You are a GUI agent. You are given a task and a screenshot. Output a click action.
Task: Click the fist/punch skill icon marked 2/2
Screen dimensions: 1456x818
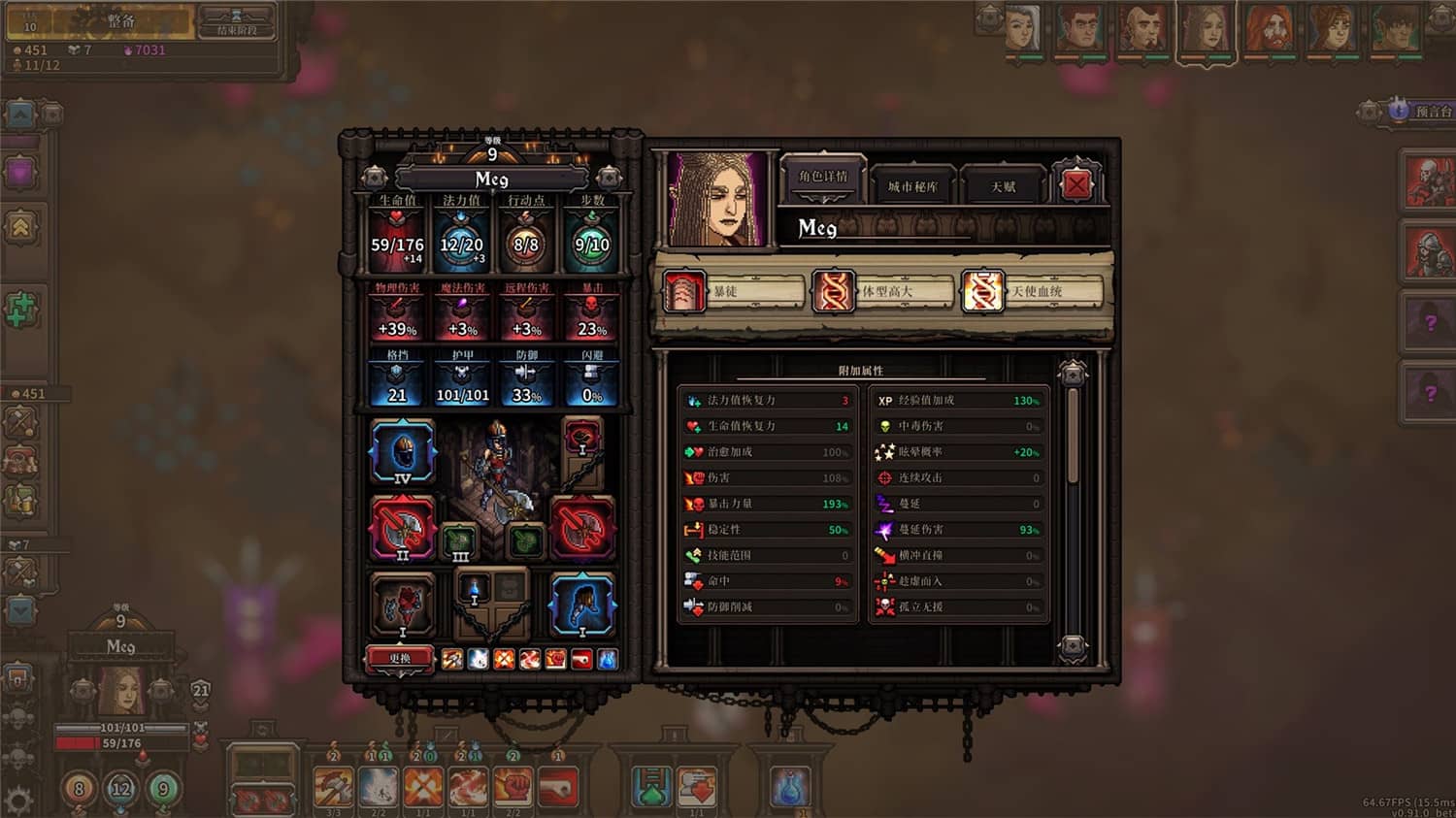pyautogui.click(x=513, y=786)
